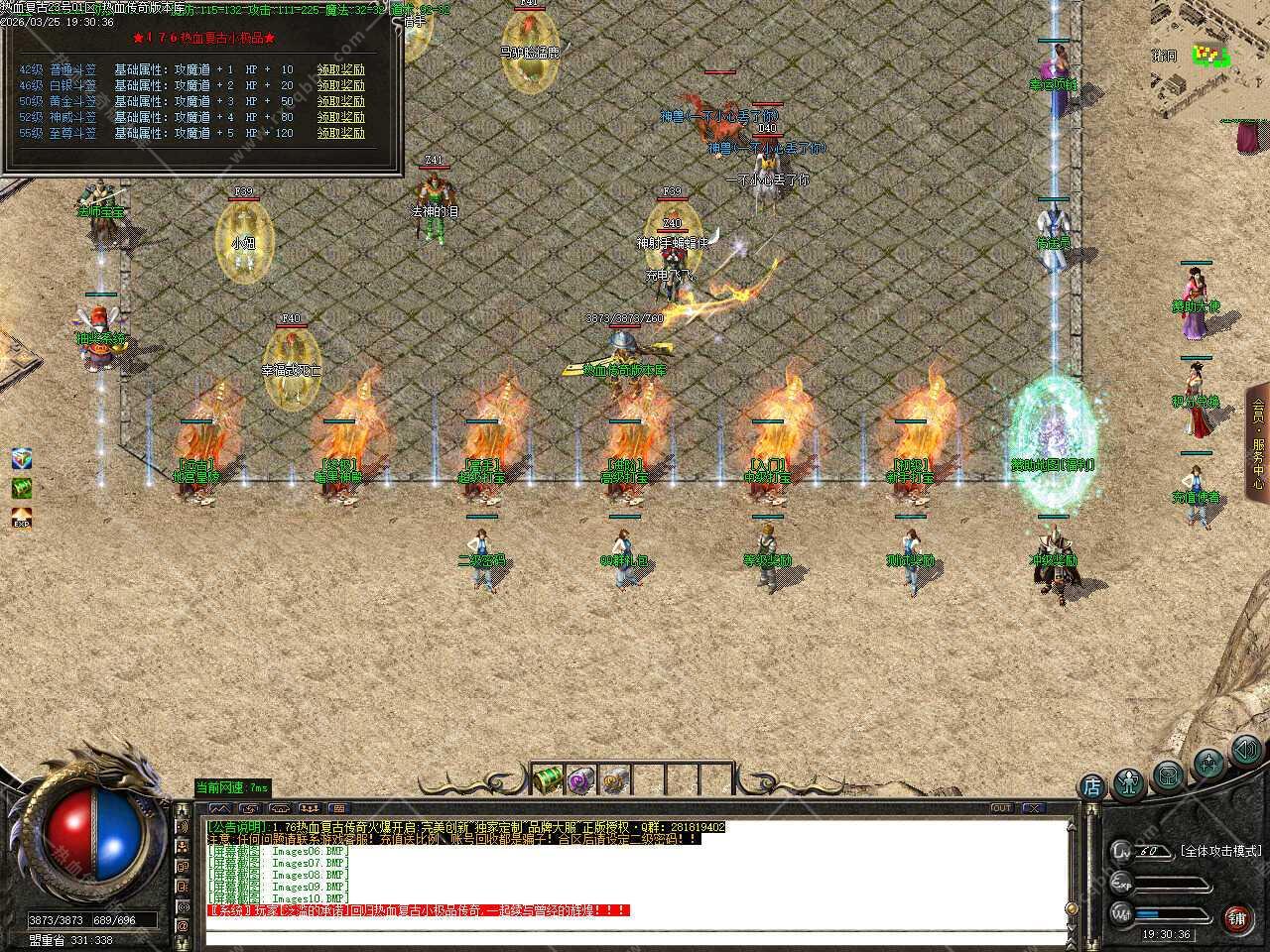Open the character status figure button
The width and height of the screenshot is (1270, 952).
coord(1129,782)
